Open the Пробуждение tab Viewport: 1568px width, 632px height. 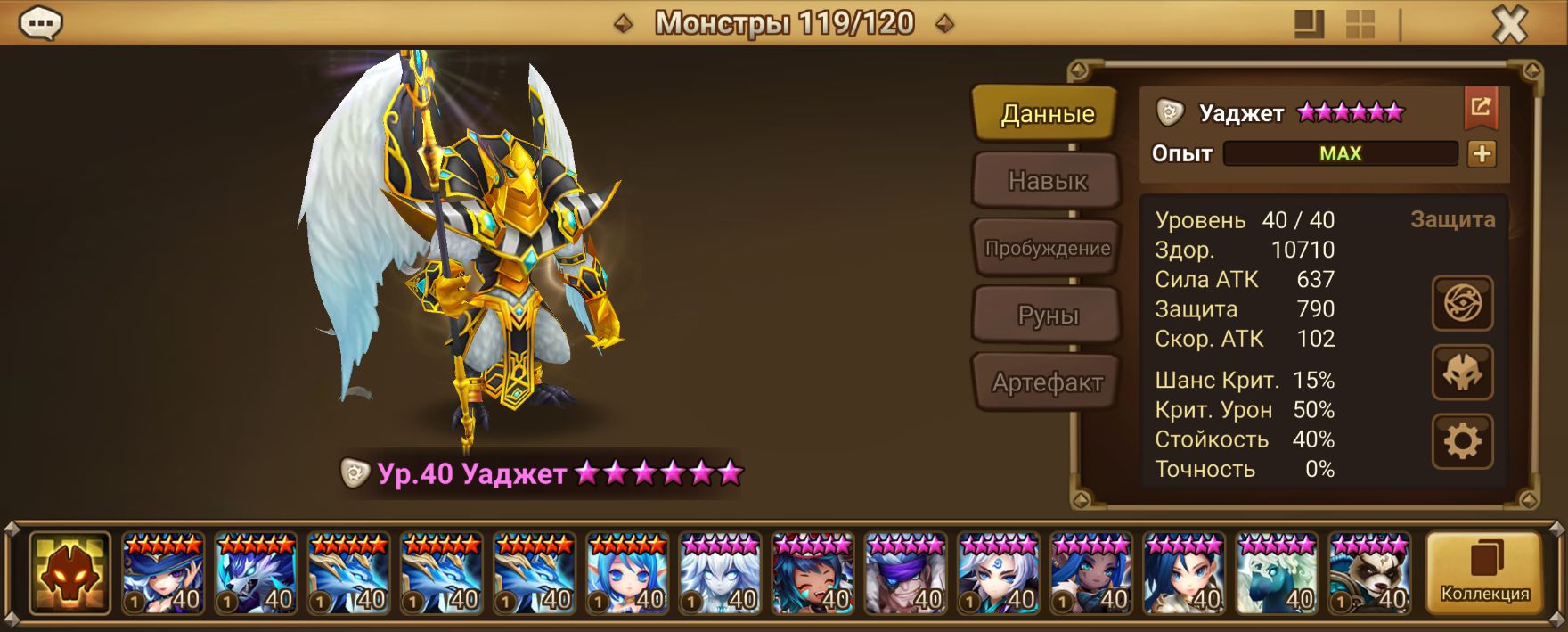(1047, 249)
